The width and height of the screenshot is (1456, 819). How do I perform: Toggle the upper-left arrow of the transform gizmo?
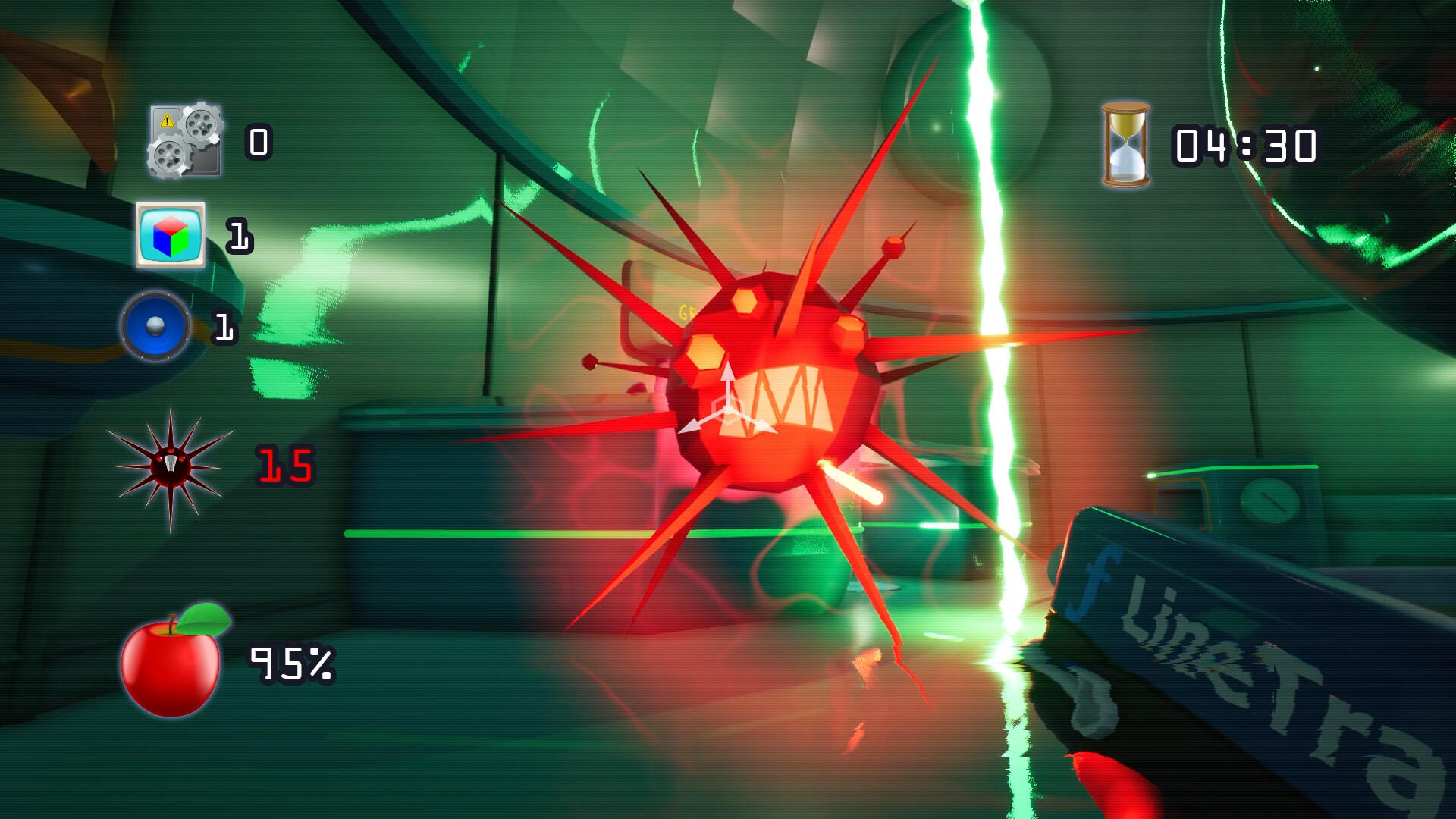click(692, 427)
